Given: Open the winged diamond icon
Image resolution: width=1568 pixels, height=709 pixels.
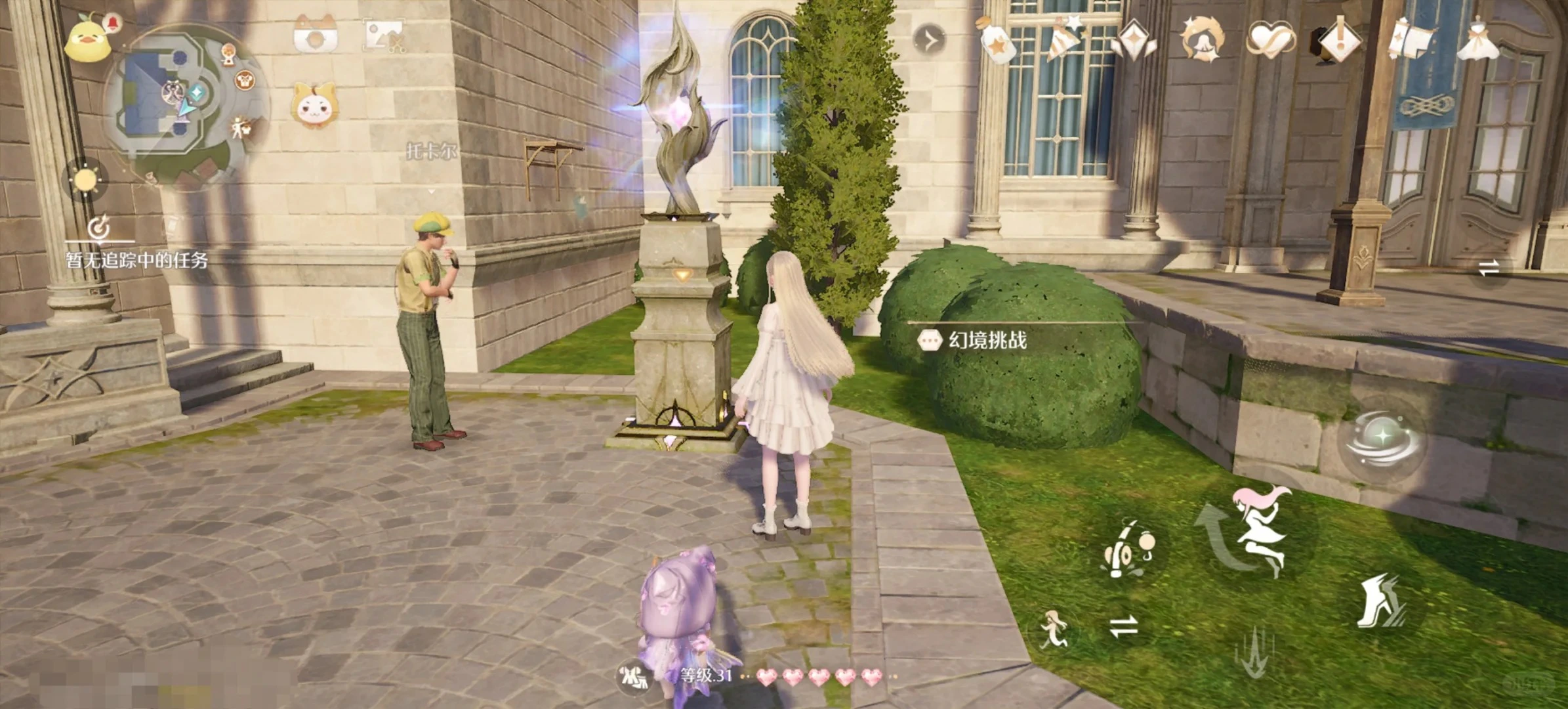Looking at the screenshot, I should (1134, 41).
